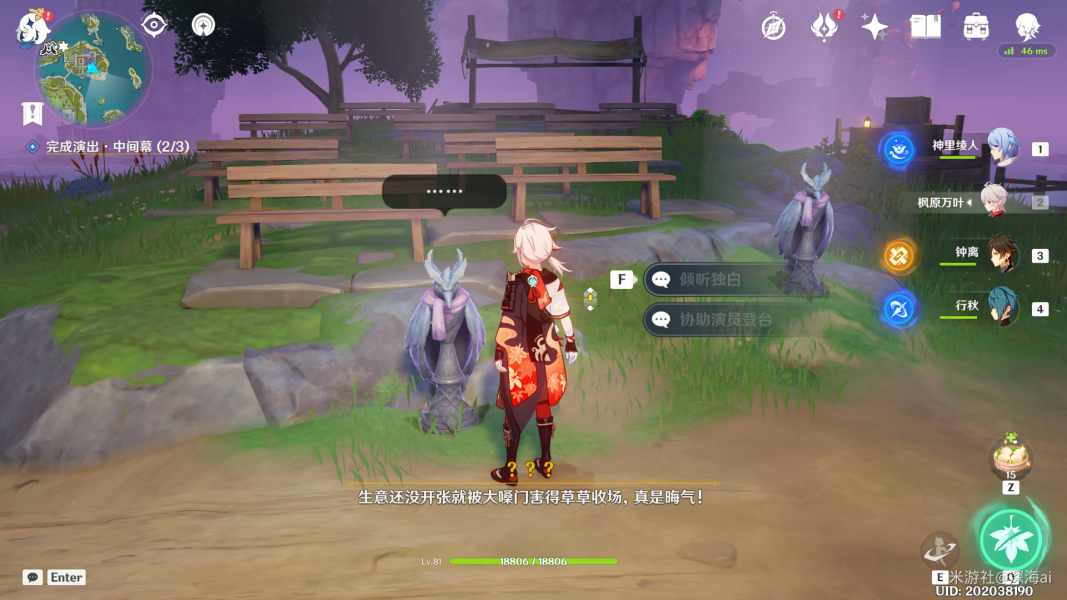The width and height of the screenshot is (1067, 600).
Task: Open the chat box icon
Action: (33, 577)
